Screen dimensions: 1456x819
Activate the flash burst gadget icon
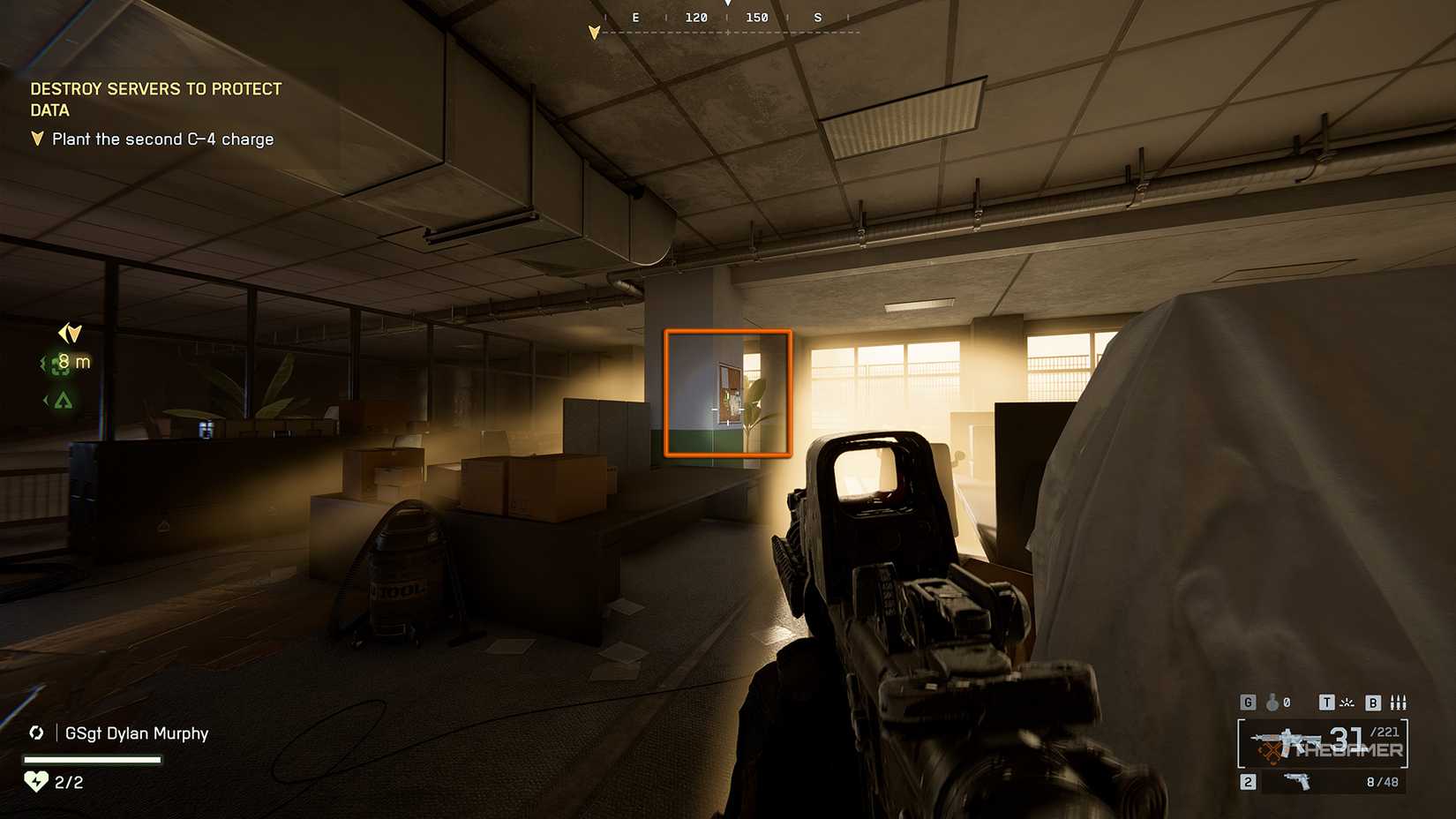coord(1347,703)
